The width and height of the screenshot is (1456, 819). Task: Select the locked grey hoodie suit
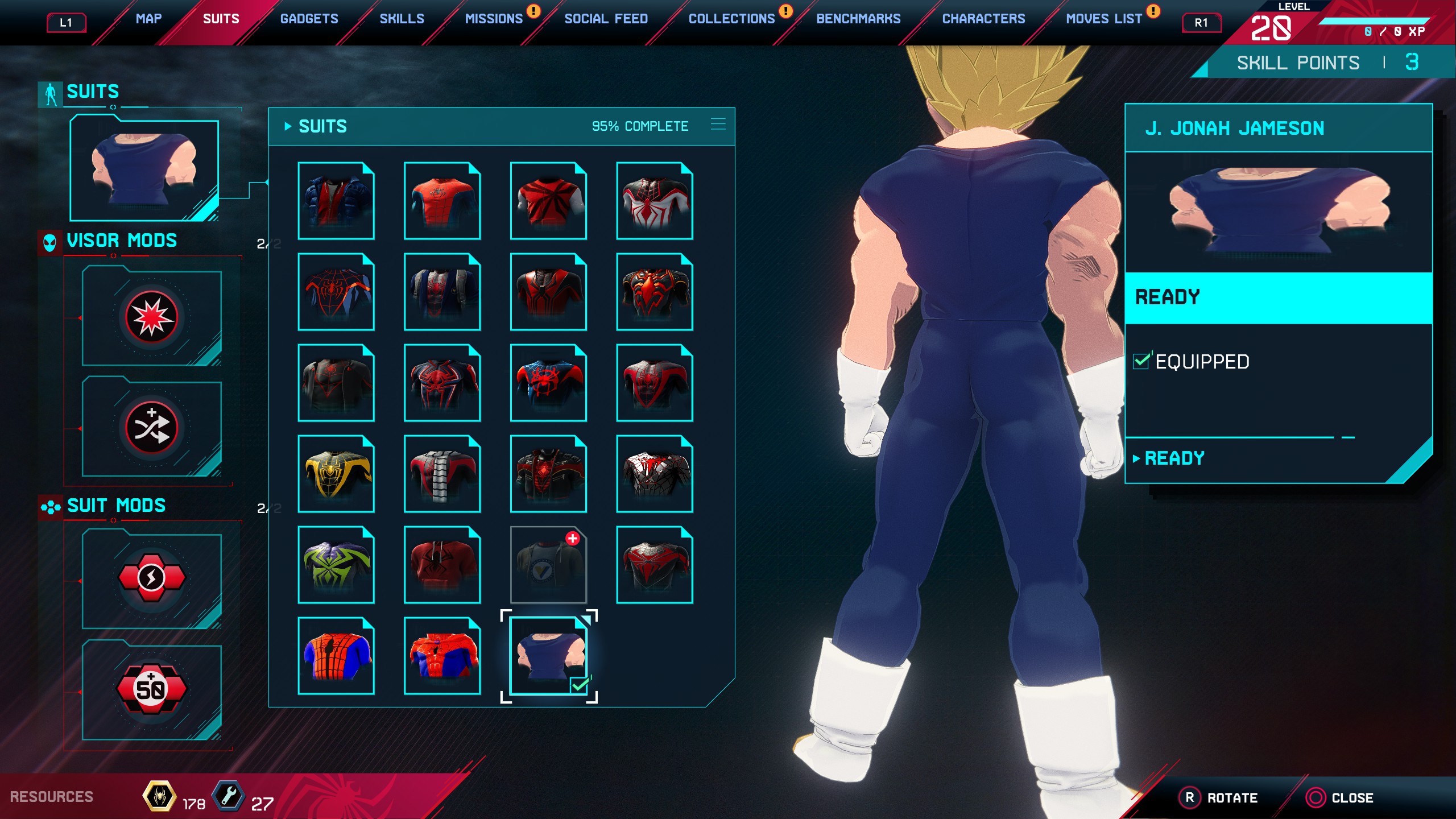(x=548, y=565)
